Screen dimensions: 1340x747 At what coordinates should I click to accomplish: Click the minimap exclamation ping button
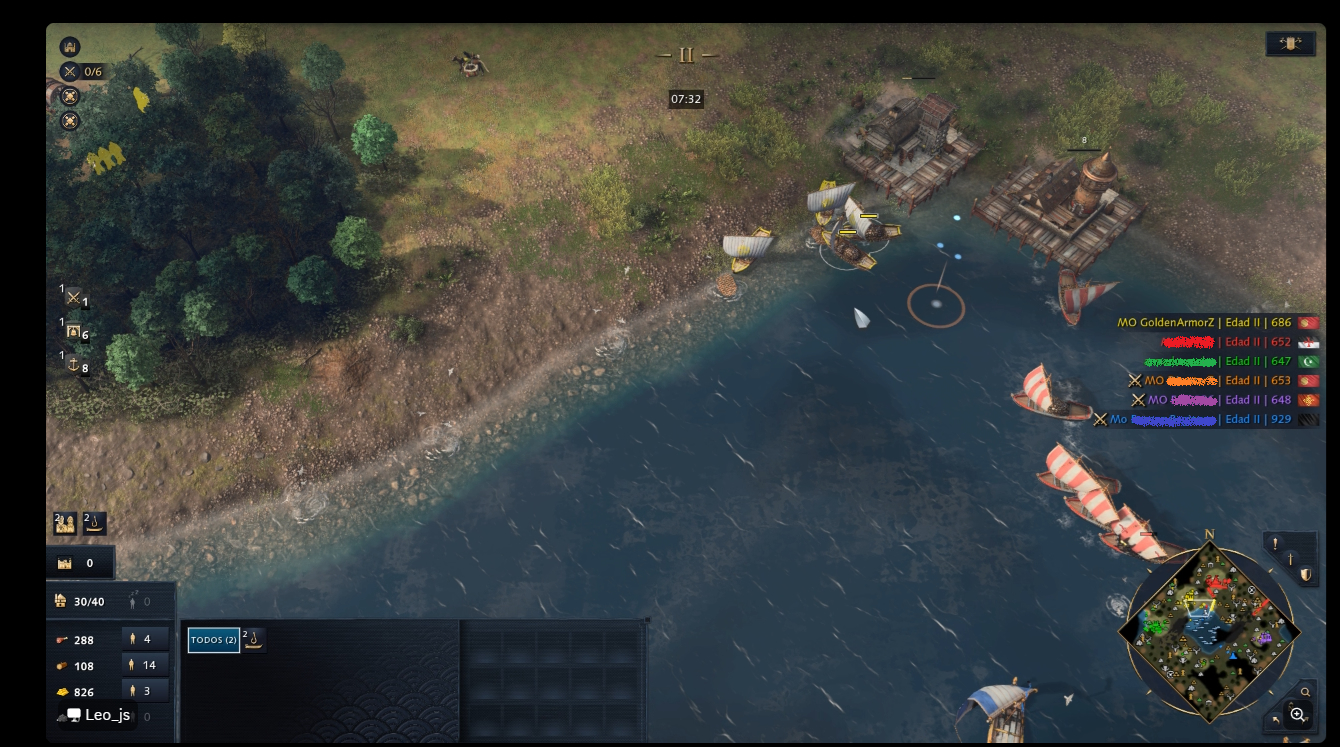click(1275, 544)
